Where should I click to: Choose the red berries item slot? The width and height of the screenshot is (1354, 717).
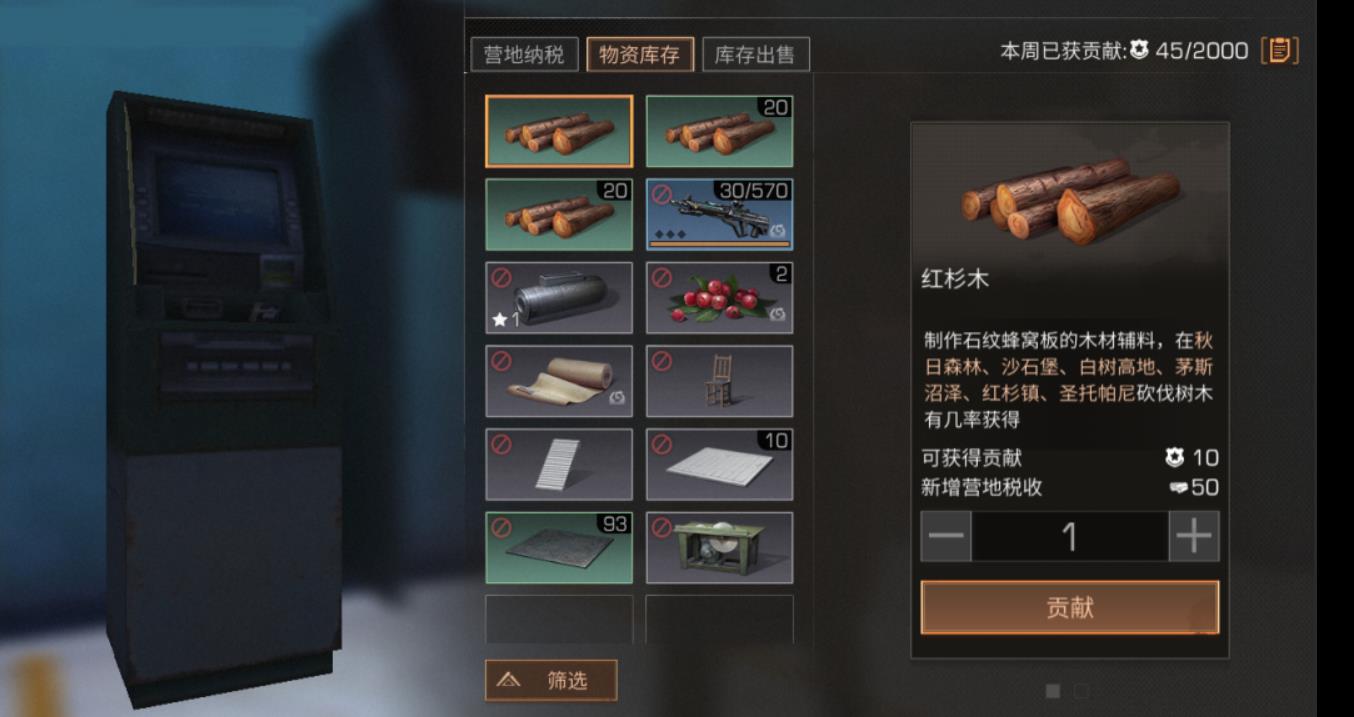click(719, 298)
